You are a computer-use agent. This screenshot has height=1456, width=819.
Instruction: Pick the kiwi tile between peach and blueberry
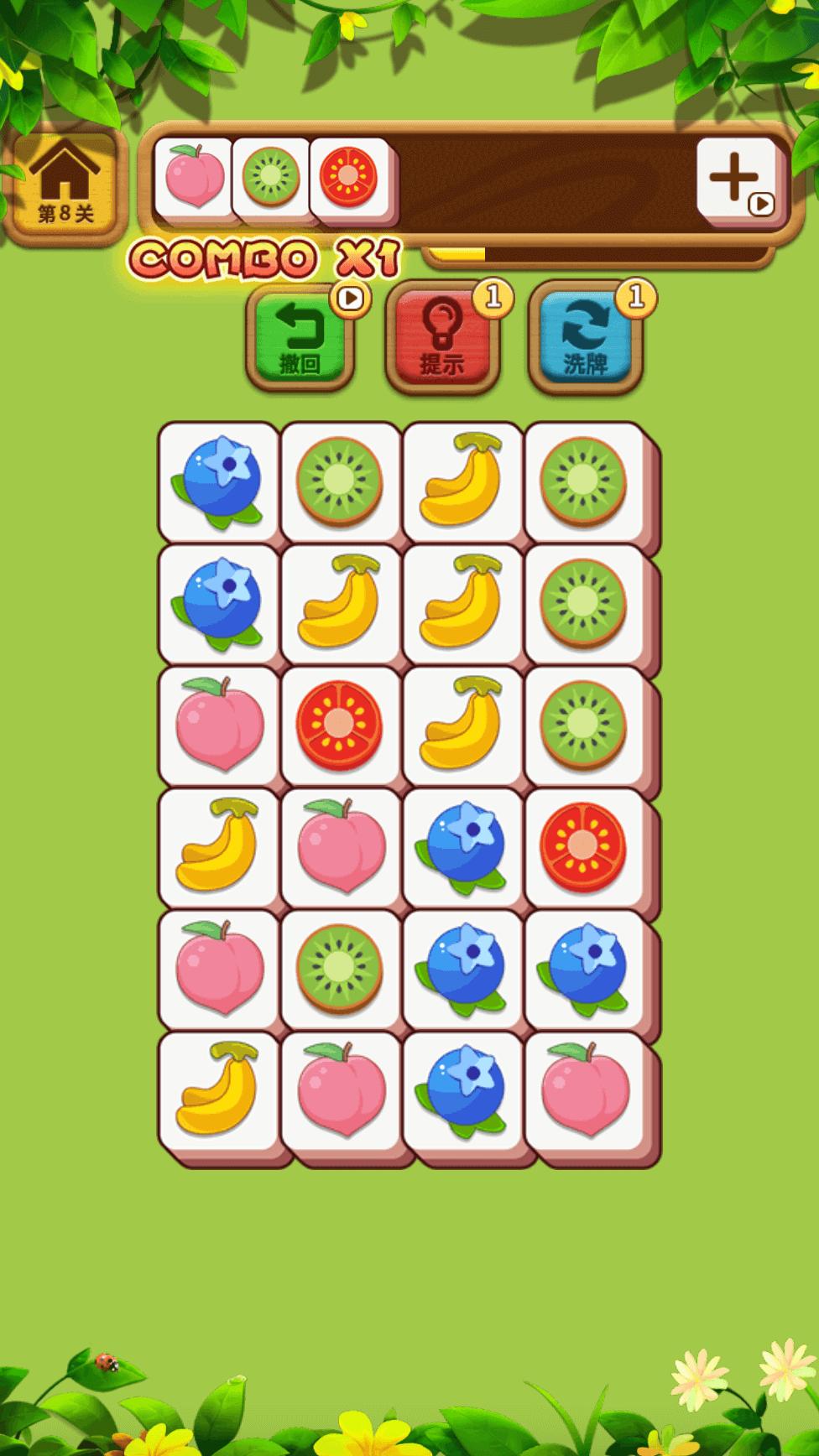339,969
